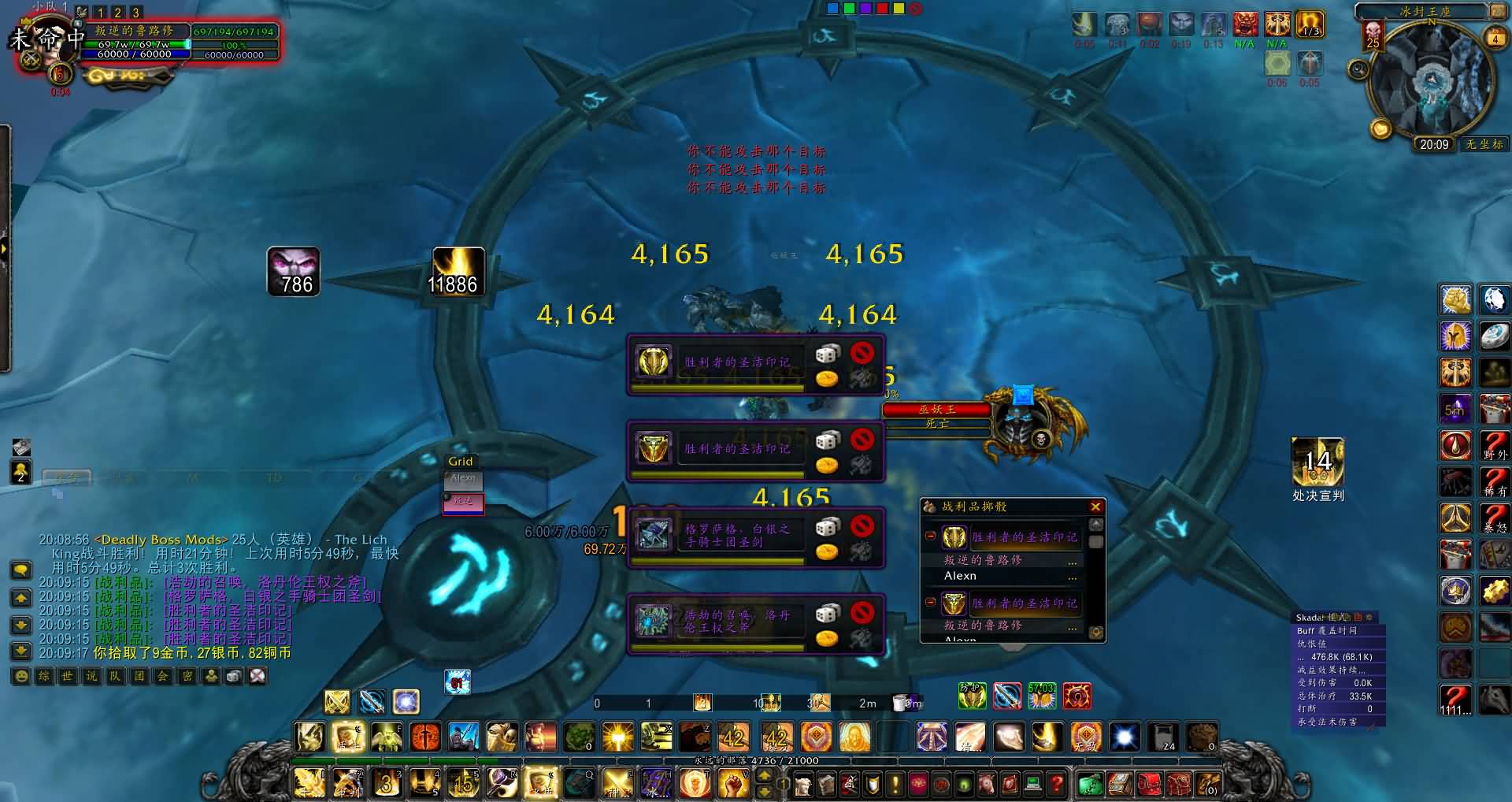Pass on the 格罗萨格 sword roll
The width and height of the screenshot is (1512, 802).
862,525
